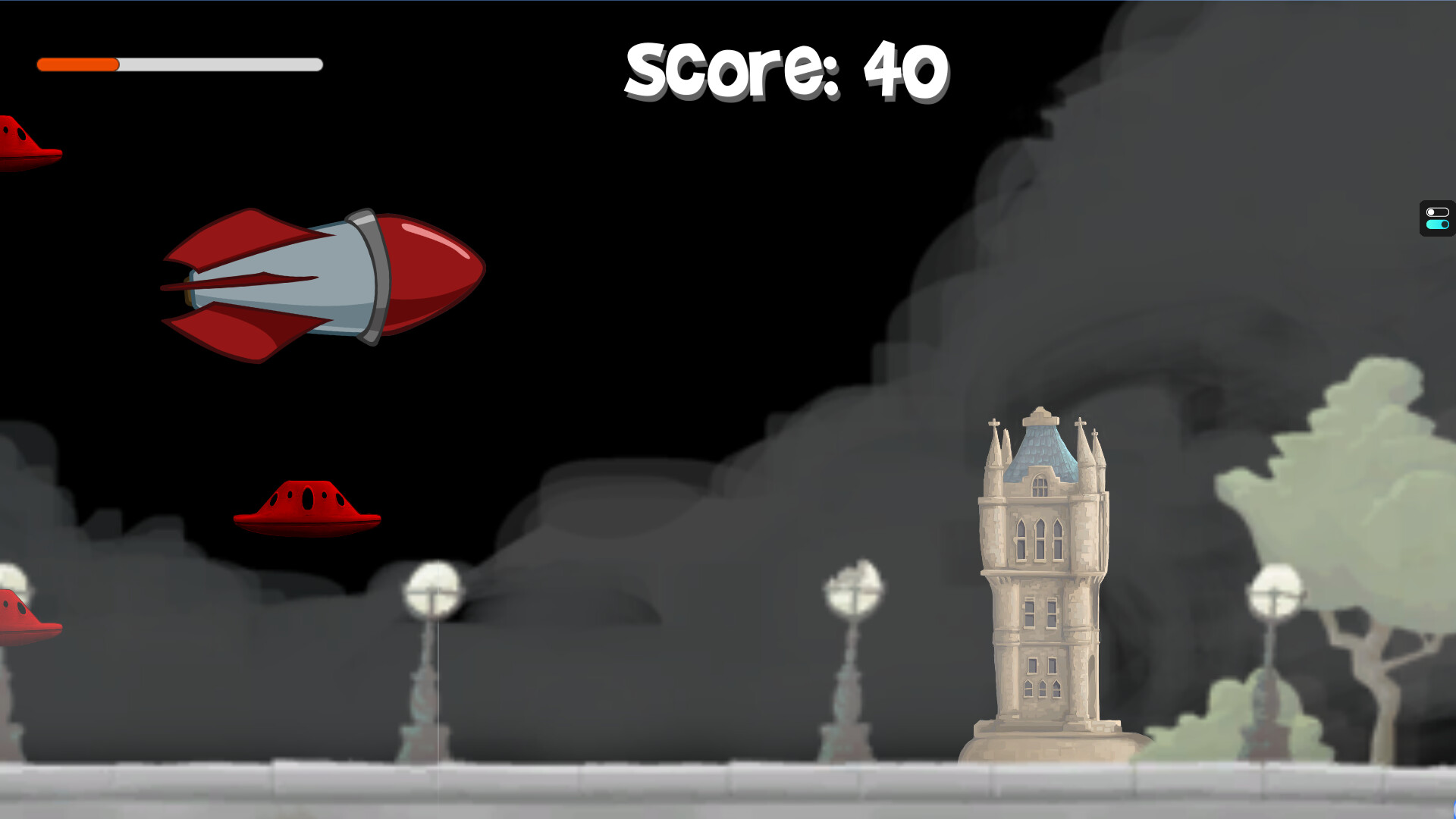Expand the settings widget near screen edge

[x=1437, y=220]
